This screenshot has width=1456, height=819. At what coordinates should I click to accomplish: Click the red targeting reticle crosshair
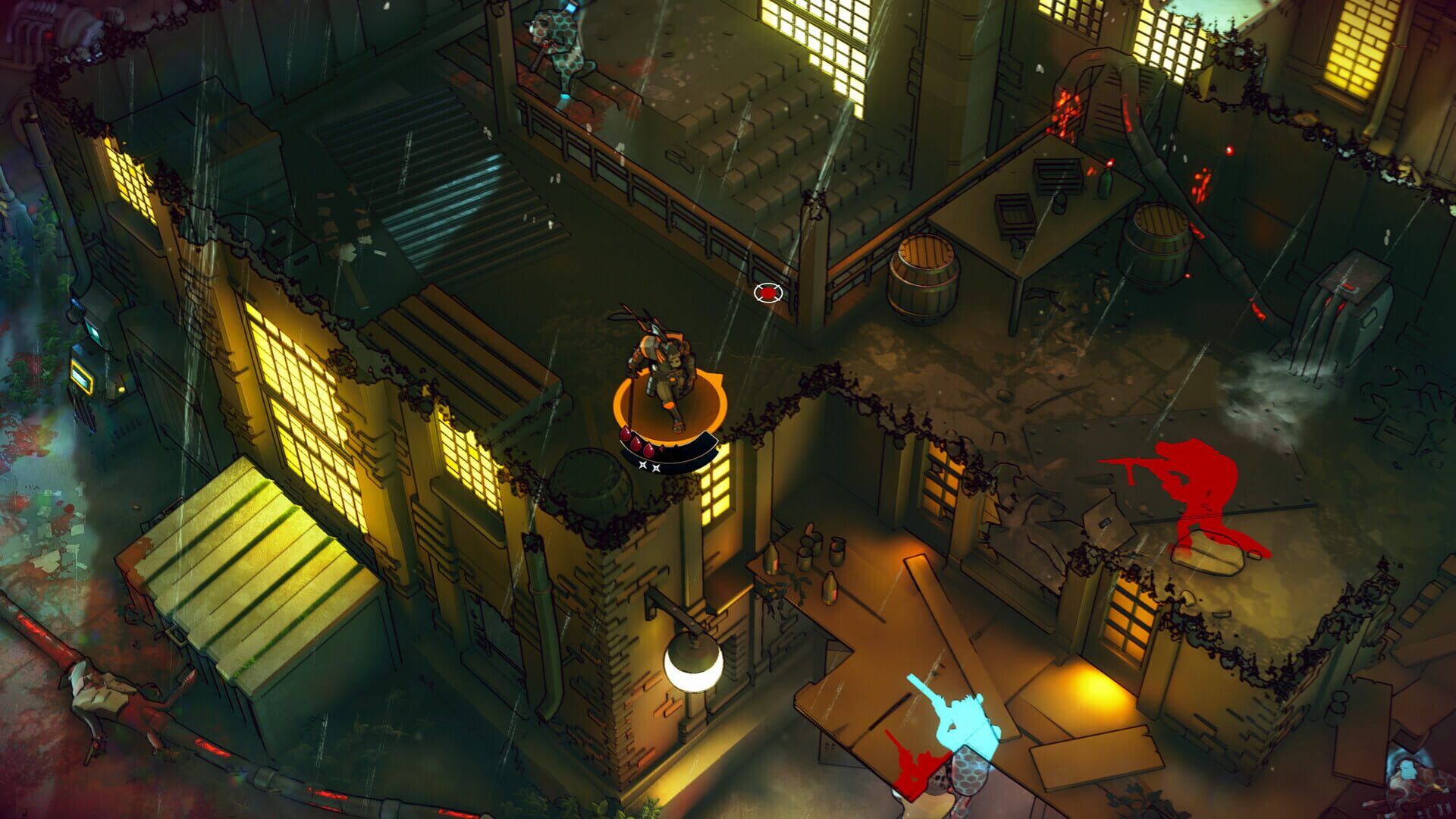tap(767, 294)
